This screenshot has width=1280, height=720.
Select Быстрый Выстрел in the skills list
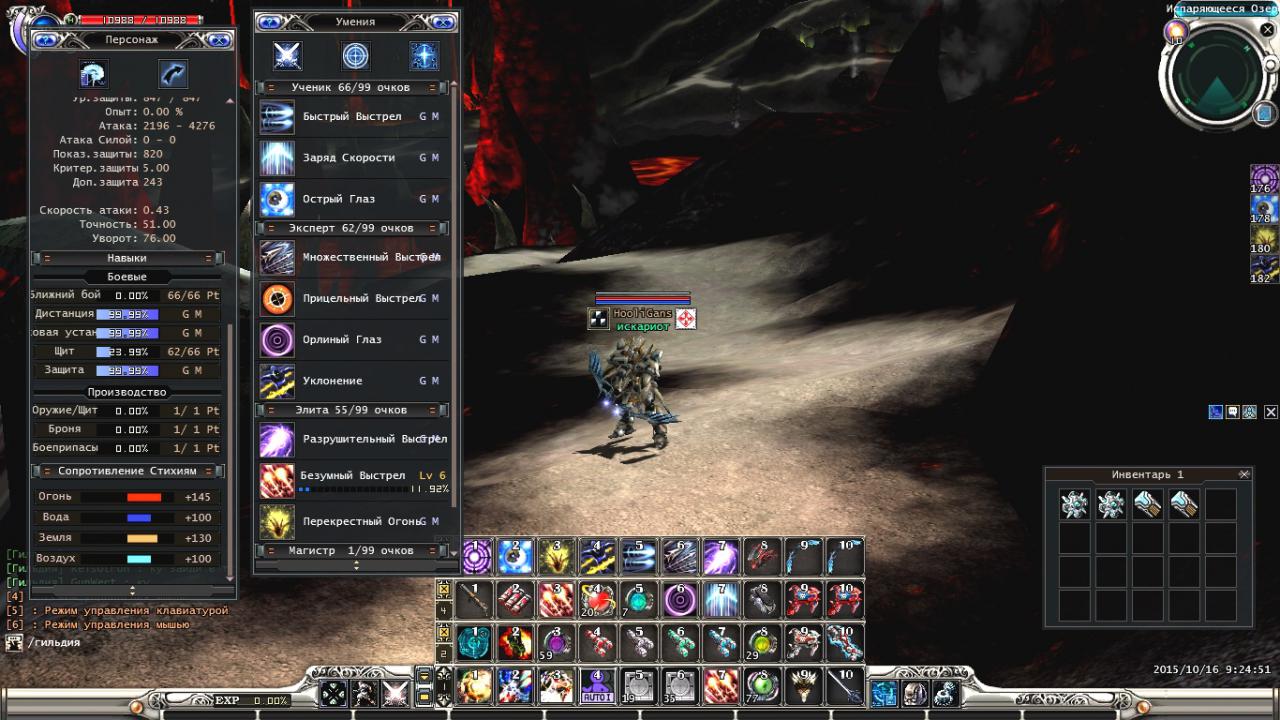[351, 117]
